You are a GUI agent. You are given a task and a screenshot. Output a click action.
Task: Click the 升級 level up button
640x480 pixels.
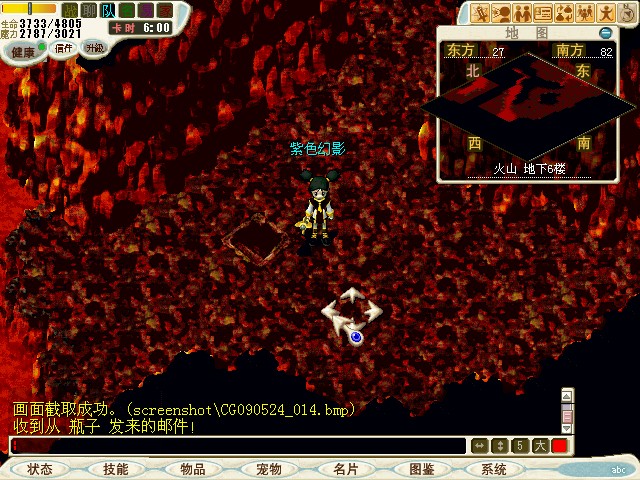[94, 47]
